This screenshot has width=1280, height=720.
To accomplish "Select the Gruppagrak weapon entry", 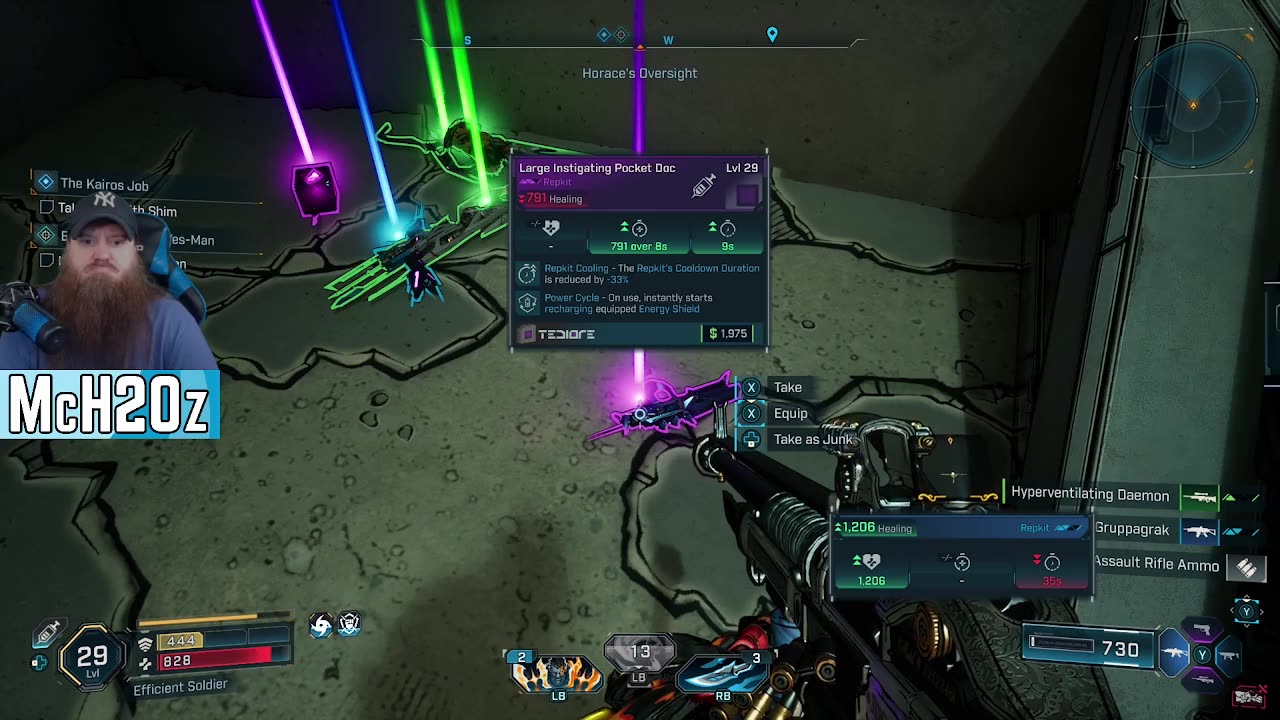I will 1131,529.
